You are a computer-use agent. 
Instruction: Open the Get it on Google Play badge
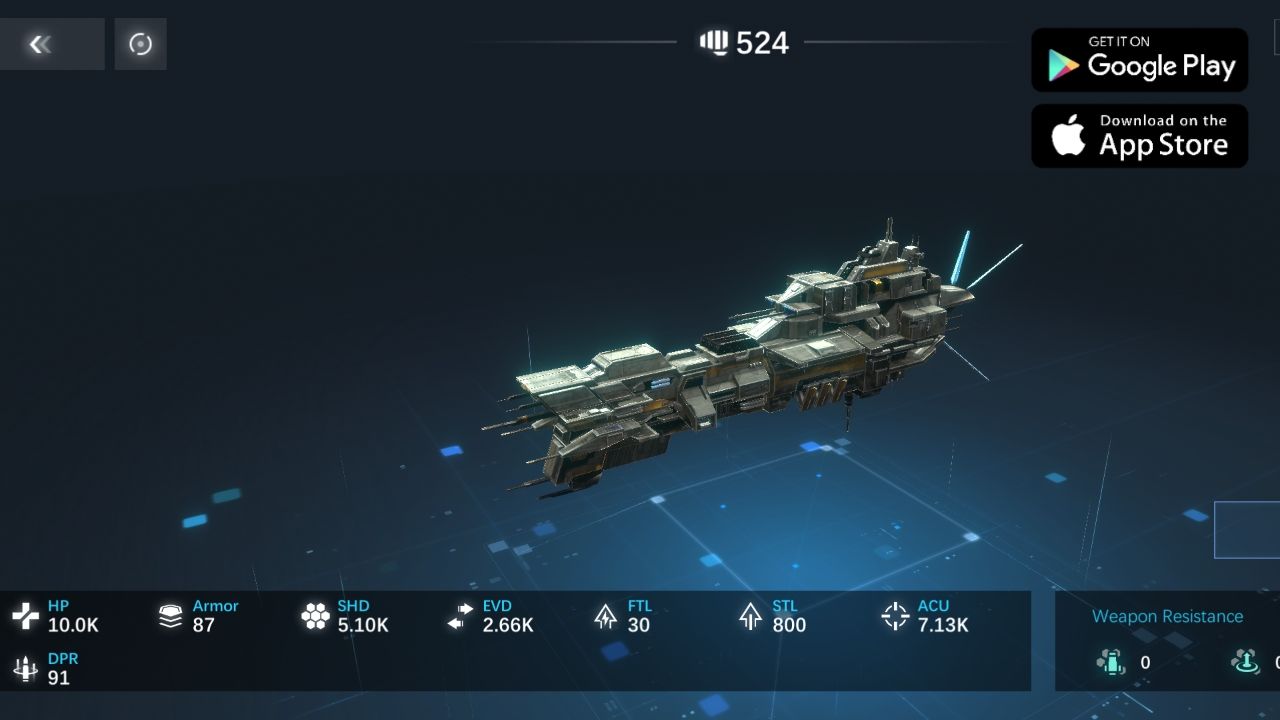(1139, 60)
